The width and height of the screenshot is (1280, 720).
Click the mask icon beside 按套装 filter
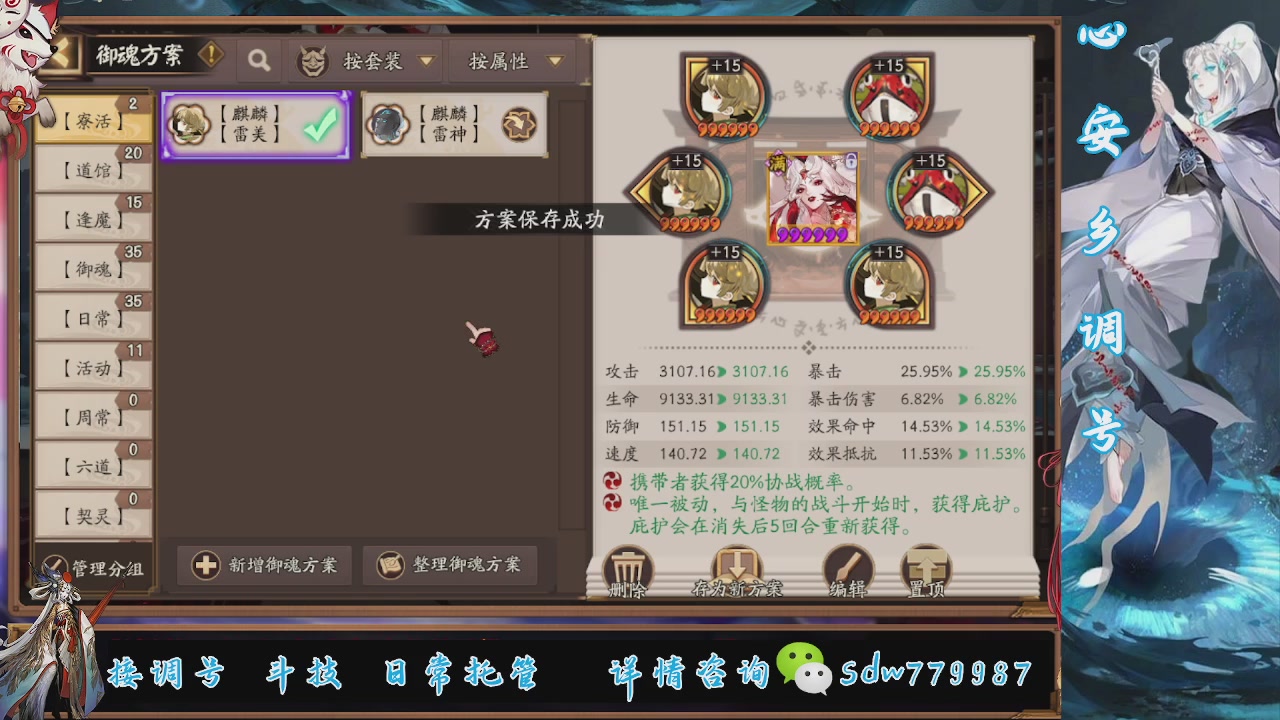coord(311,61)
